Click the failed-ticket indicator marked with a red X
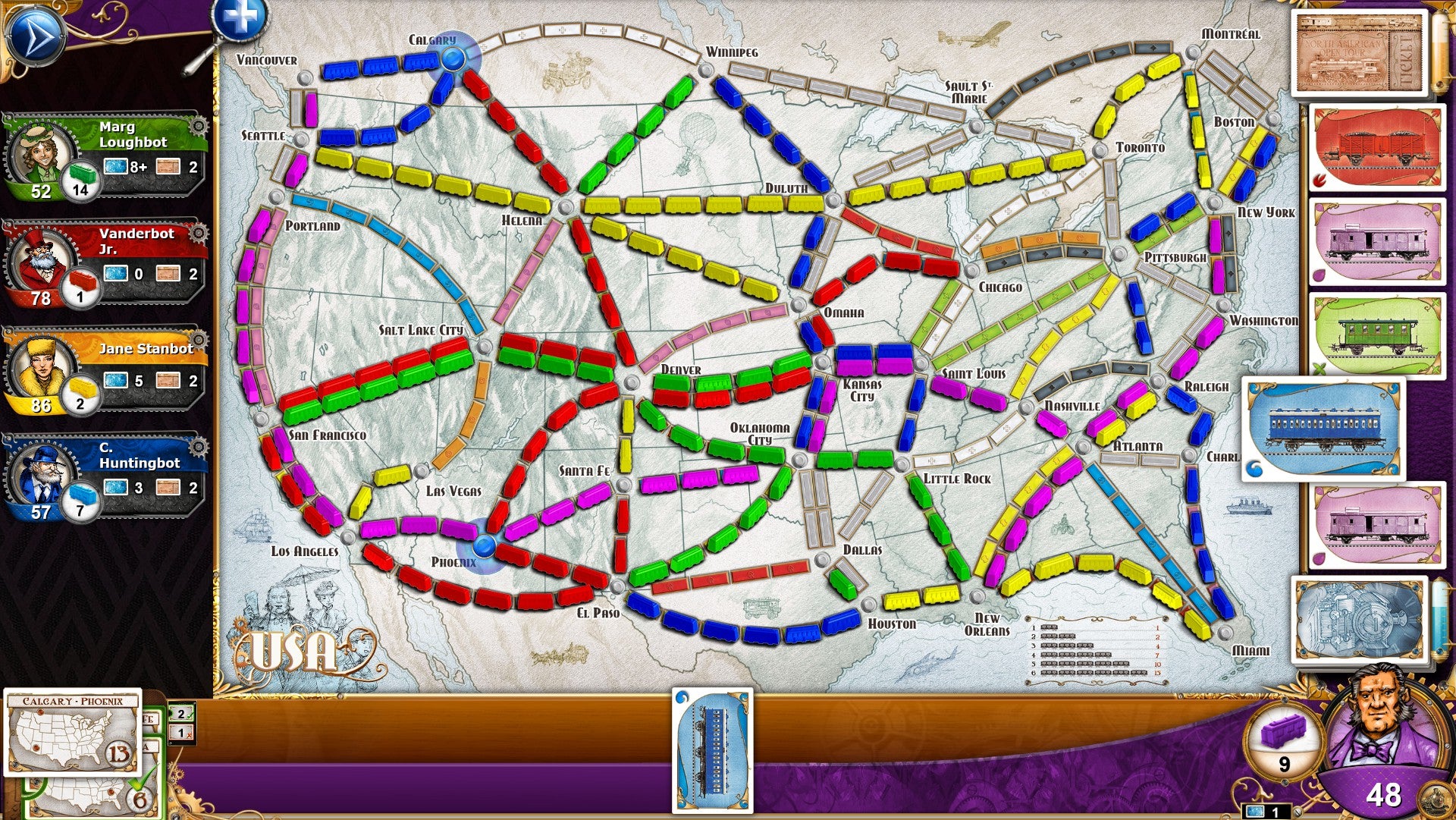 tap(180, 733)
